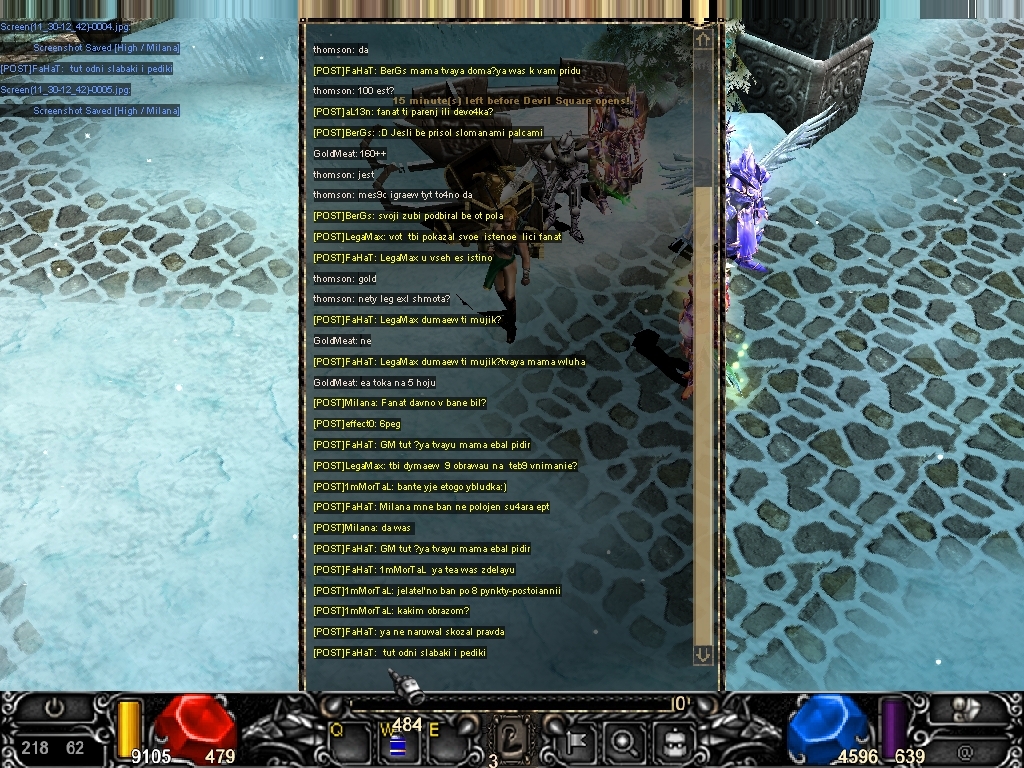Click thomson's message "100 est?"

(353, 91)
